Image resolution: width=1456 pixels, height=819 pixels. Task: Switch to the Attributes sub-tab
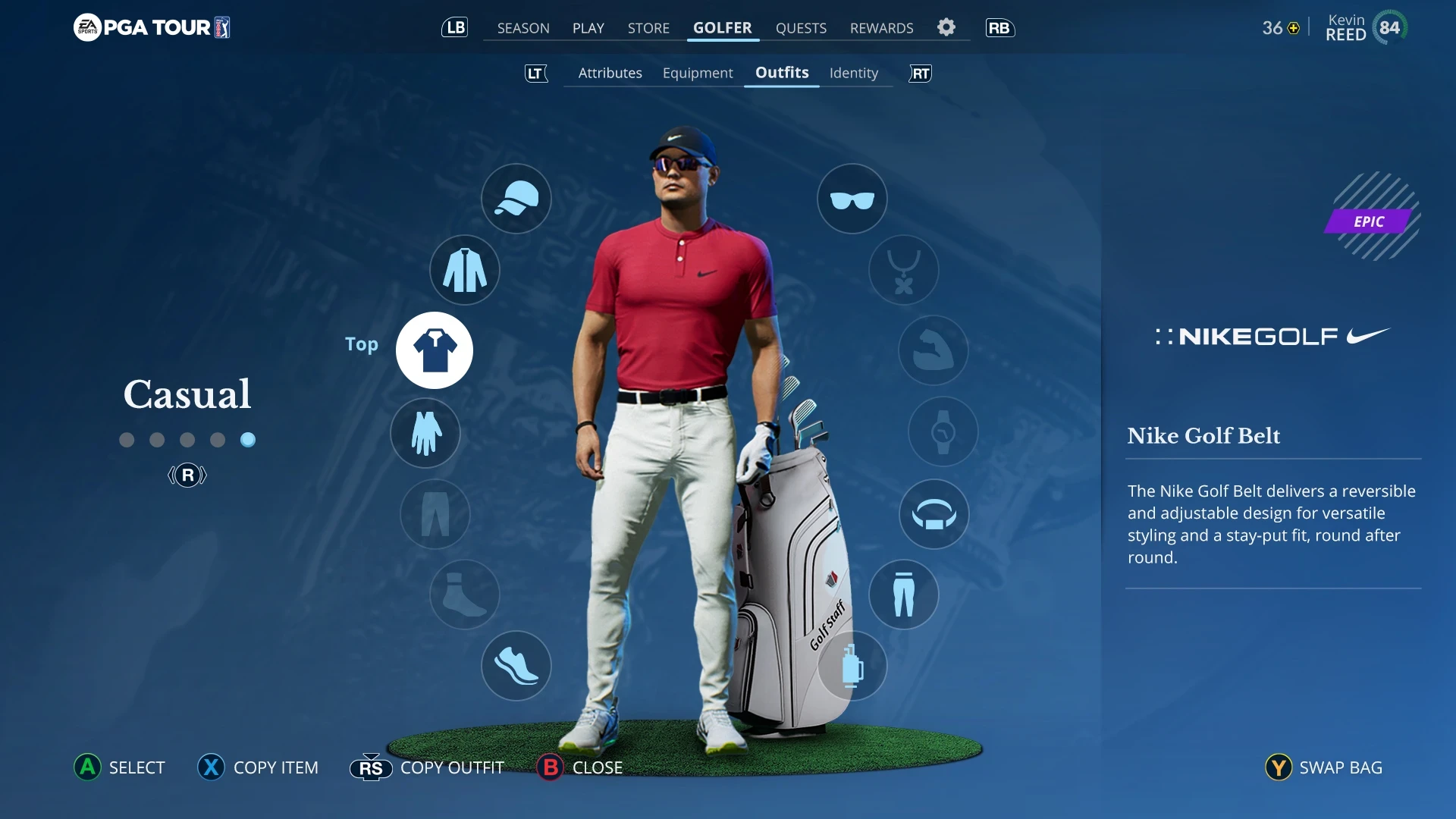pyautogui.click(x=610, y=73)
